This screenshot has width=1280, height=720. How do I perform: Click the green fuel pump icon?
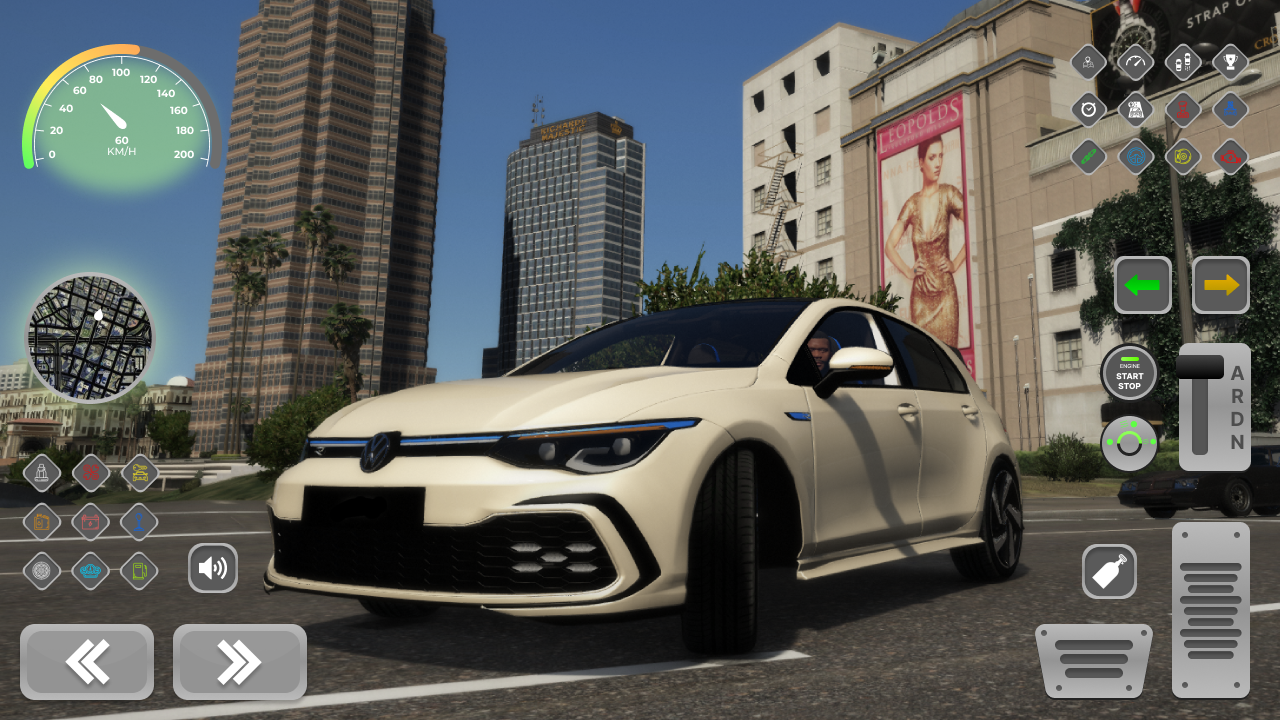click(x=139, y=571)
